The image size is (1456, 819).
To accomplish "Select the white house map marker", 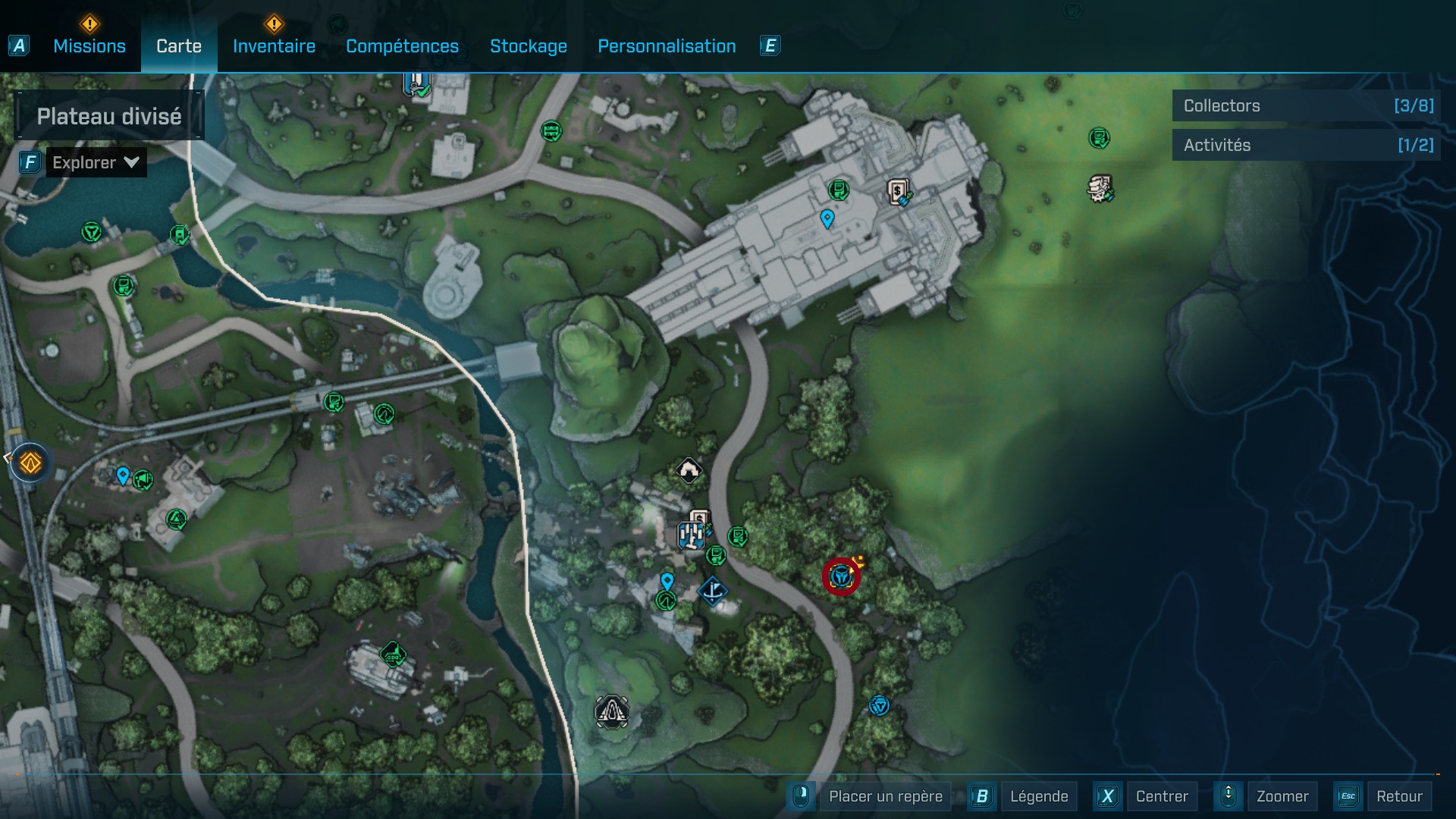I will [x=689, y=471].
